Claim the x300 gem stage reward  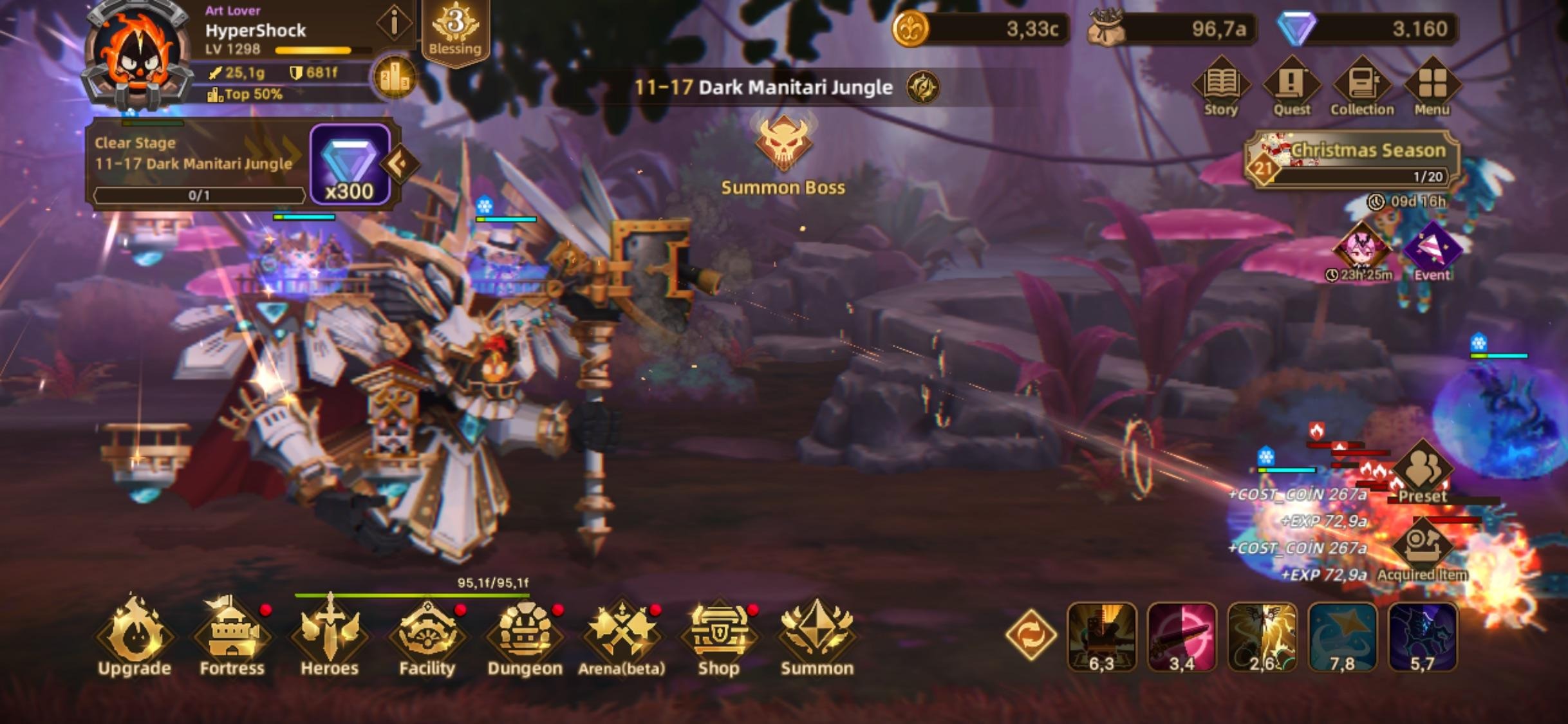coord(350,165)
